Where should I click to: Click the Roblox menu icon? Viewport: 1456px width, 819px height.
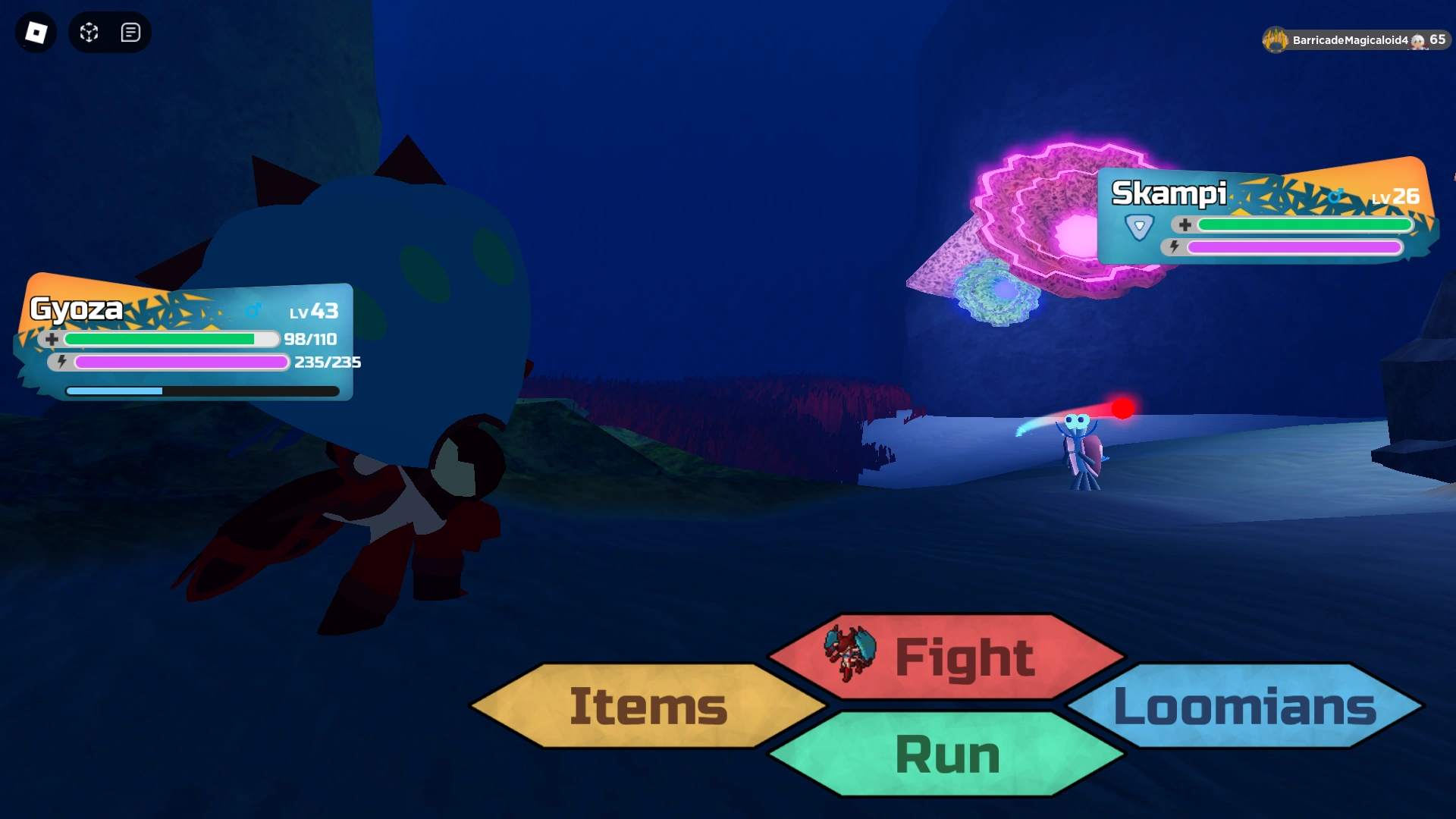pos(35,33)
